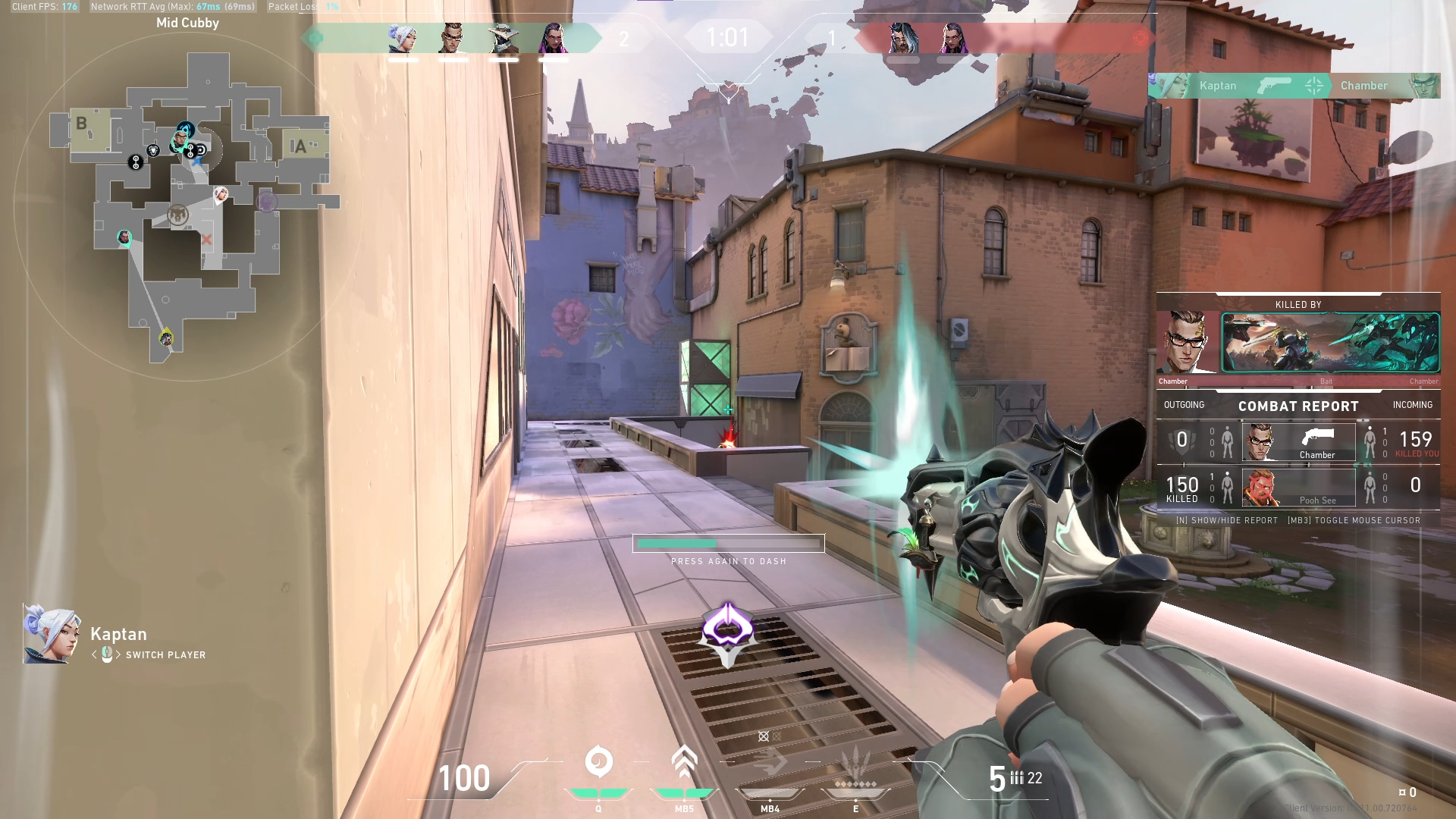
Task: Toggle the spectate camera icon under Kaptan
Action: (x=105, y=654)
